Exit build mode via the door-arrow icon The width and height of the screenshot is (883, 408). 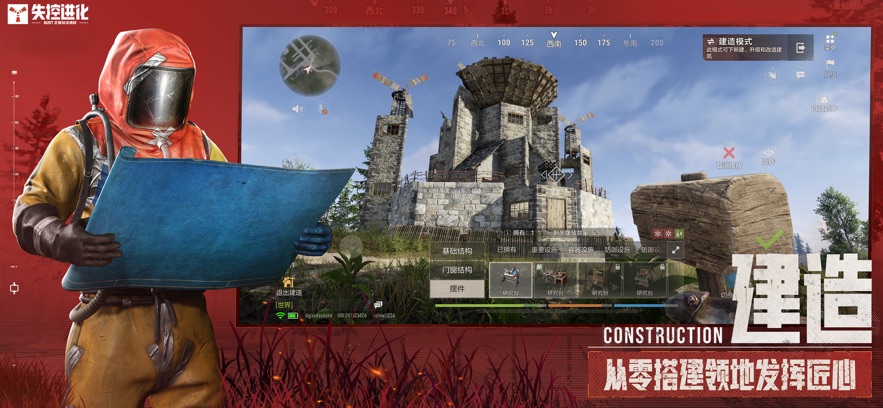point(801,47)
